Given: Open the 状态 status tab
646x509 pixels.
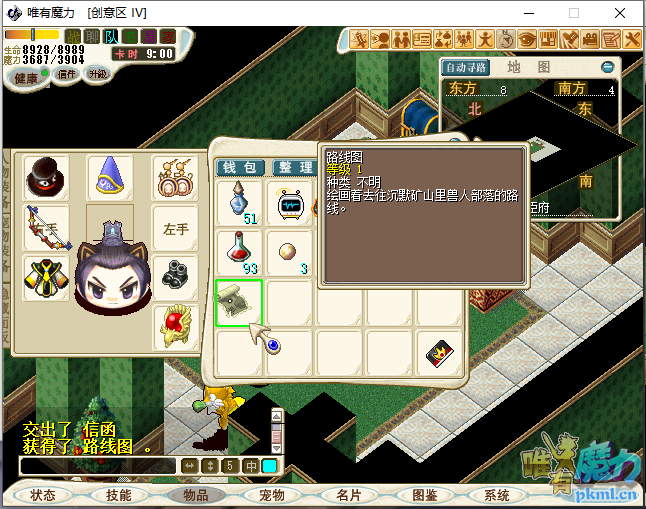Looking at the screenshot, I should pos(43,495).
